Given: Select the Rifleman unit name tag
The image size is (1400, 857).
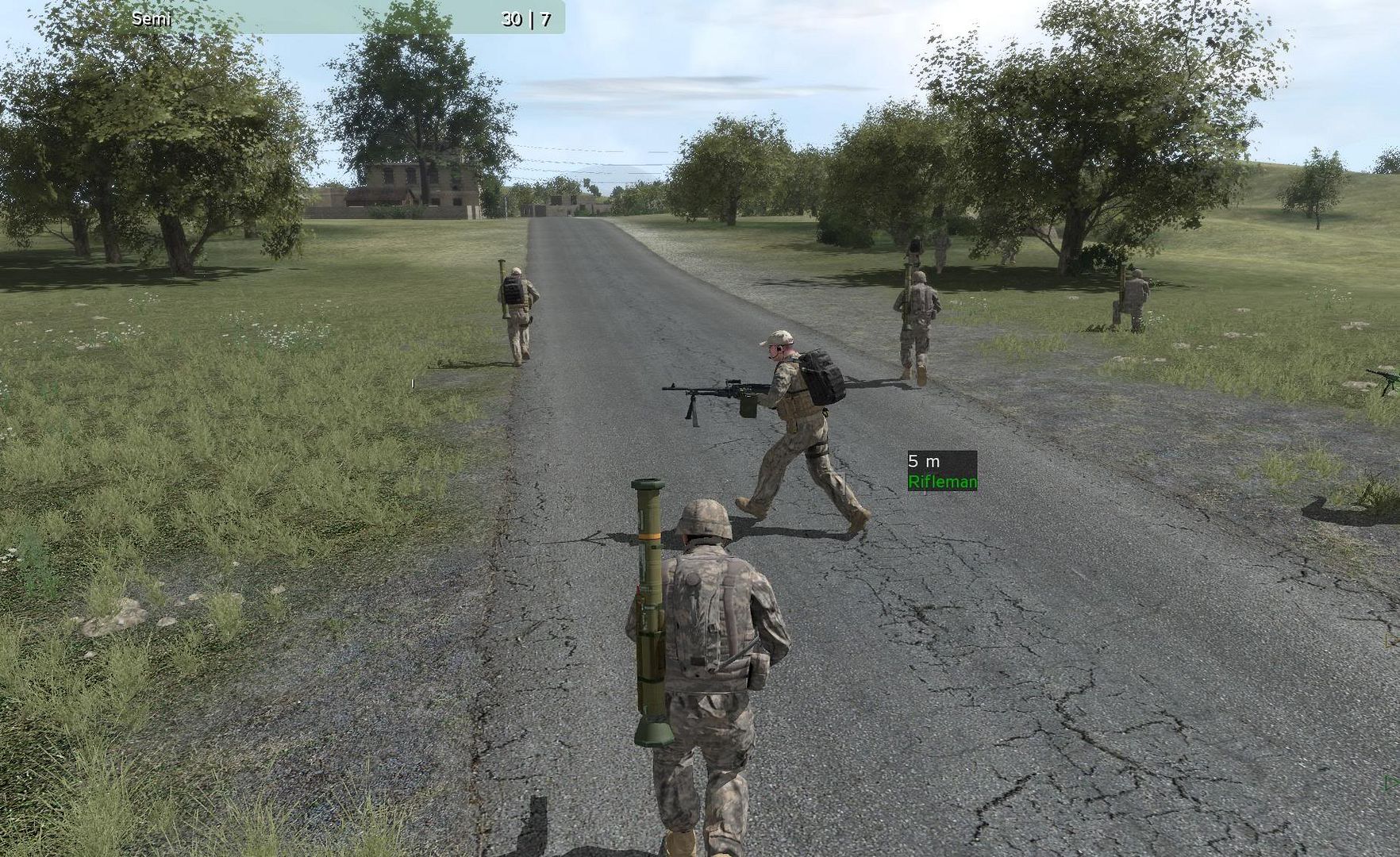Looking at the screenshot, I should (x=942, y=482).
